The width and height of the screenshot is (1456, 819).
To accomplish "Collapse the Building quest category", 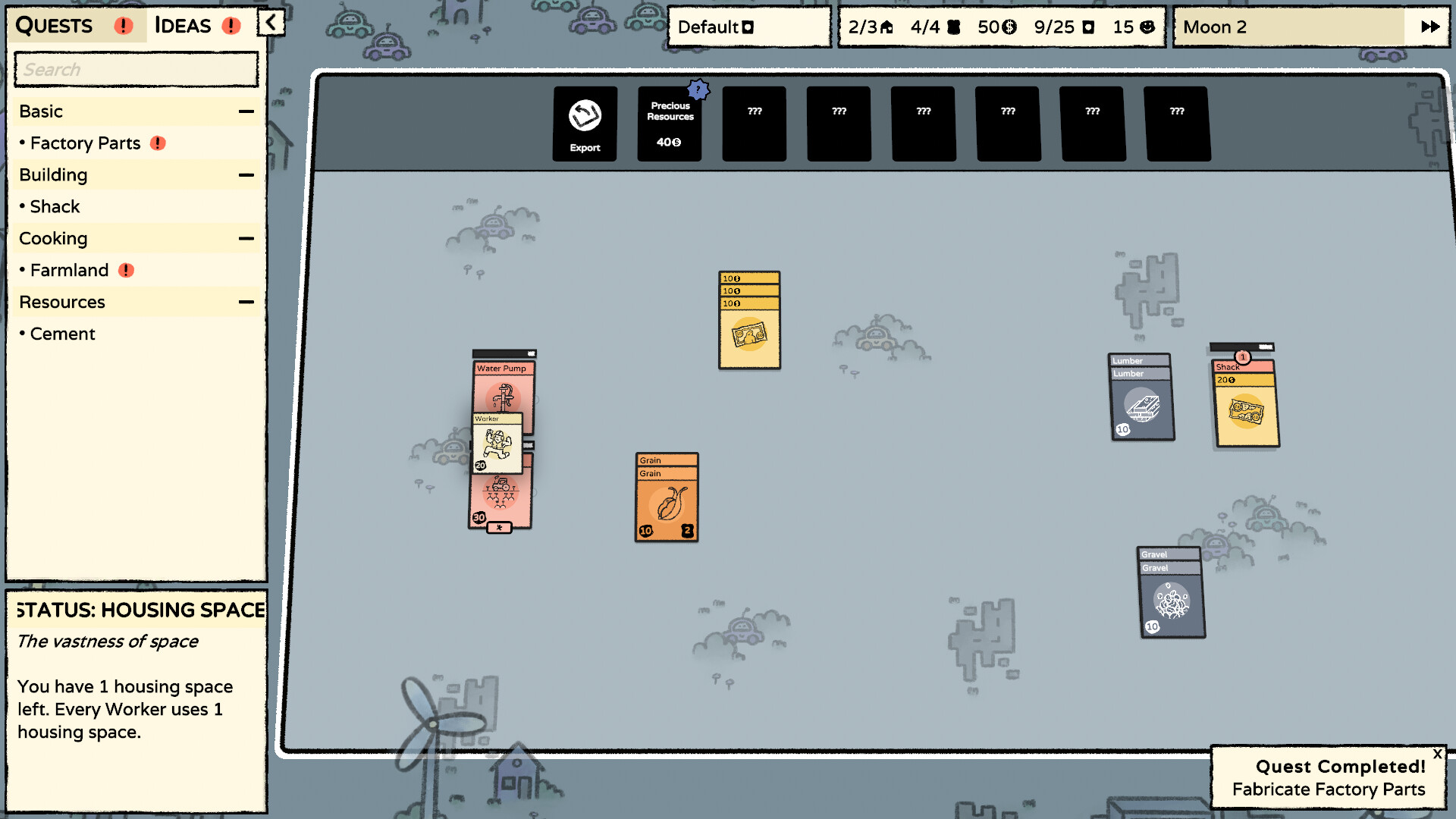I will (x=244, y=174).
